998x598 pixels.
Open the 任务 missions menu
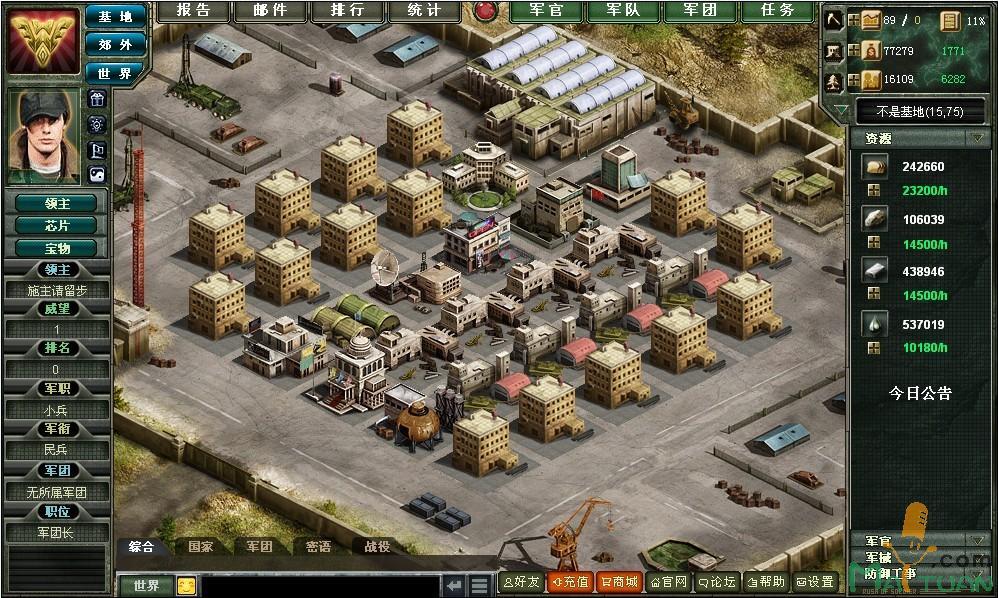(777, 11)
